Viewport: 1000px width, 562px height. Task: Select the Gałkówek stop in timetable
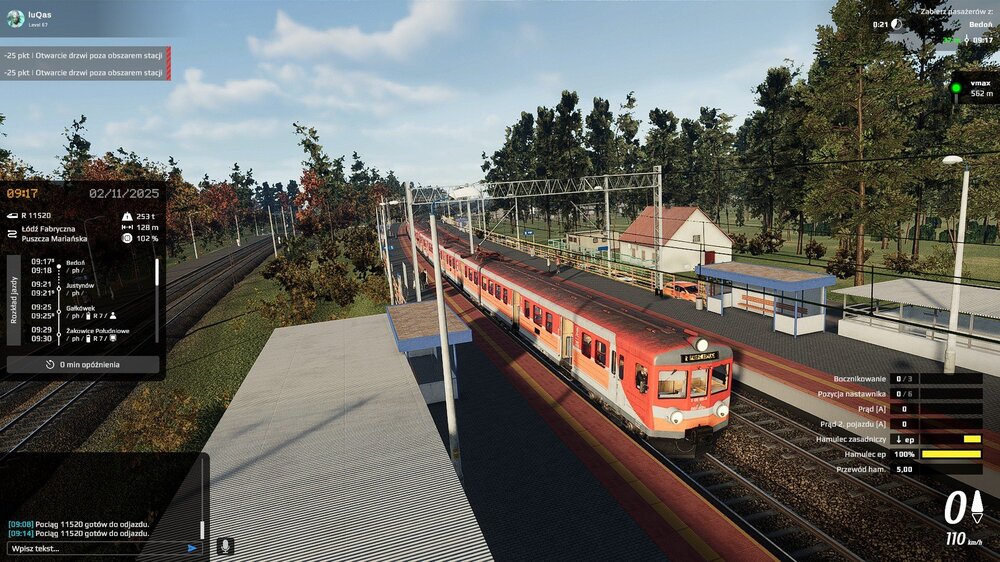pos(81,308)
